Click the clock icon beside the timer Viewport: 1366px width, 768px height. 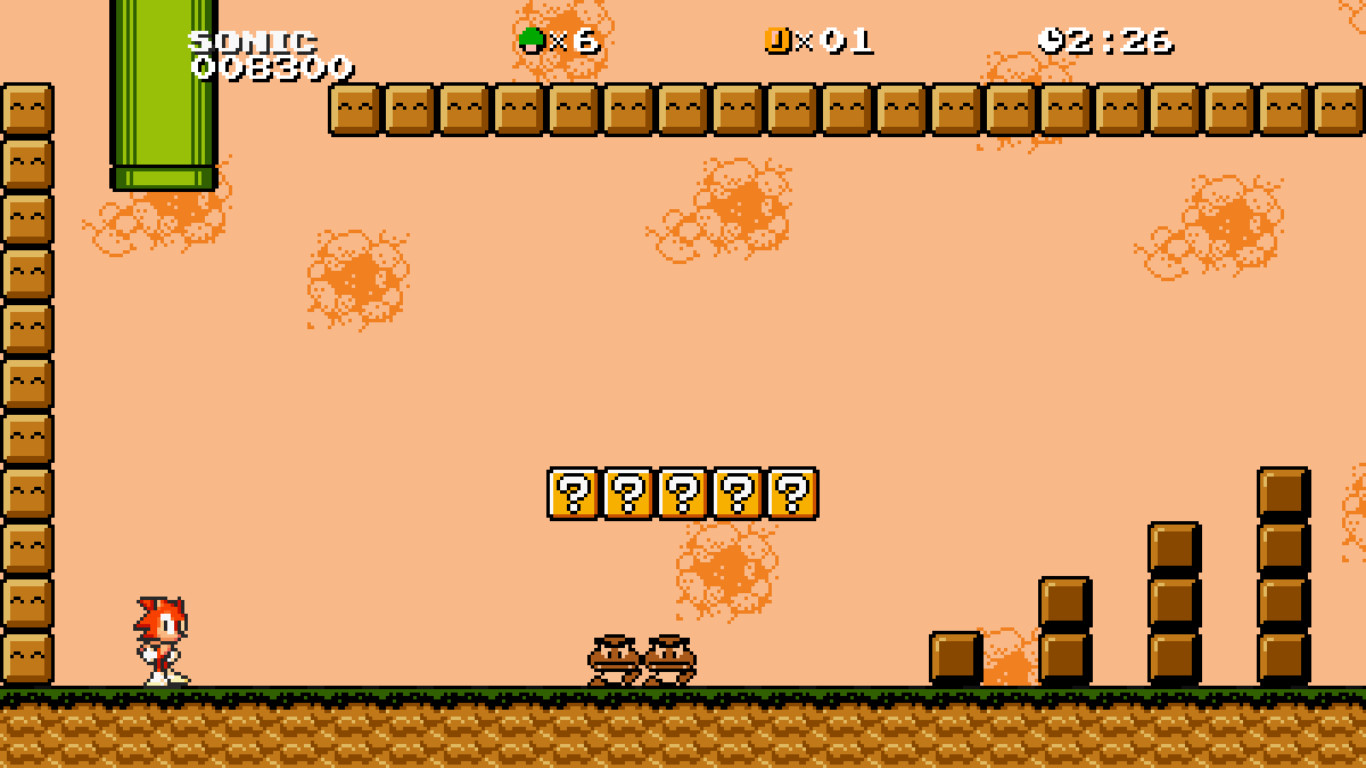(x=1051, y=38)
